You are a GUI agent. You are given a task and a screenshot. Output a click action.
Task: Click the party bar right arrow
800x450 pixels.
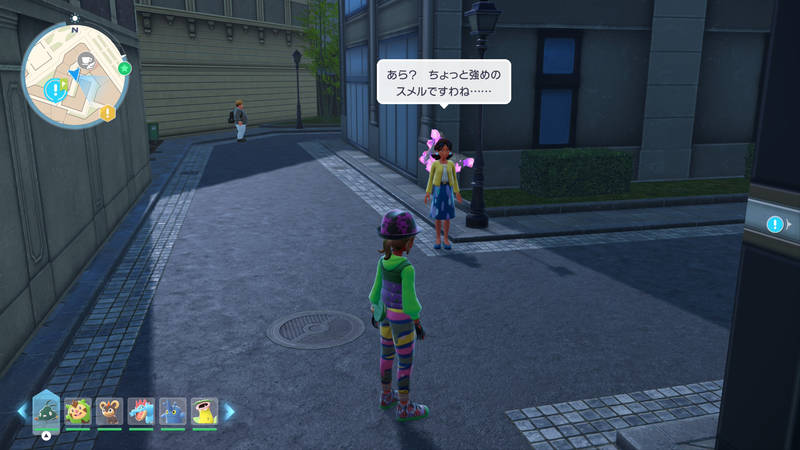coord(229,411)
